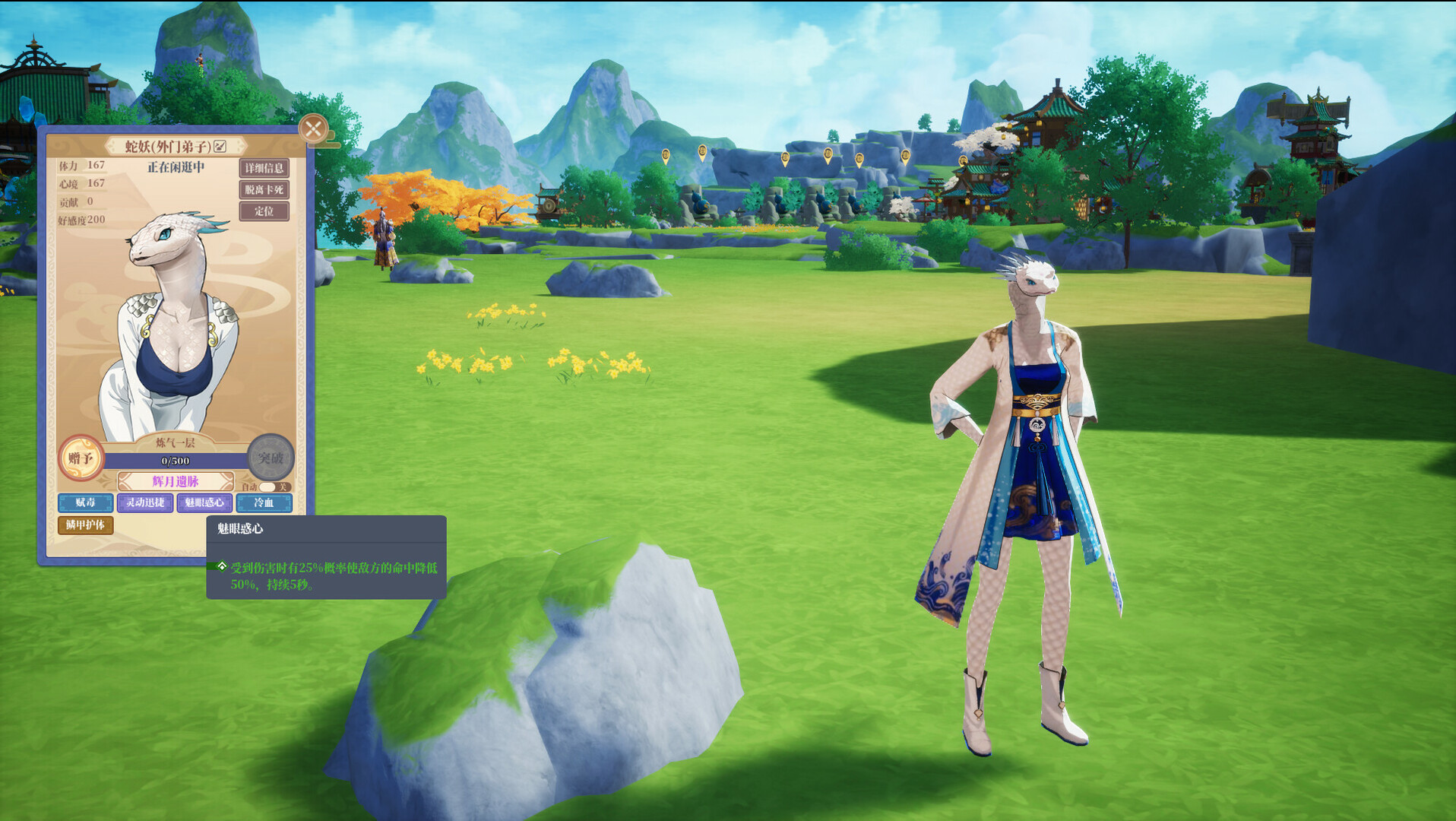Open the 辉月遗脉 bloodline link
The height and width of the screenshot is (821, 1456).
click(x=174, y=479)
